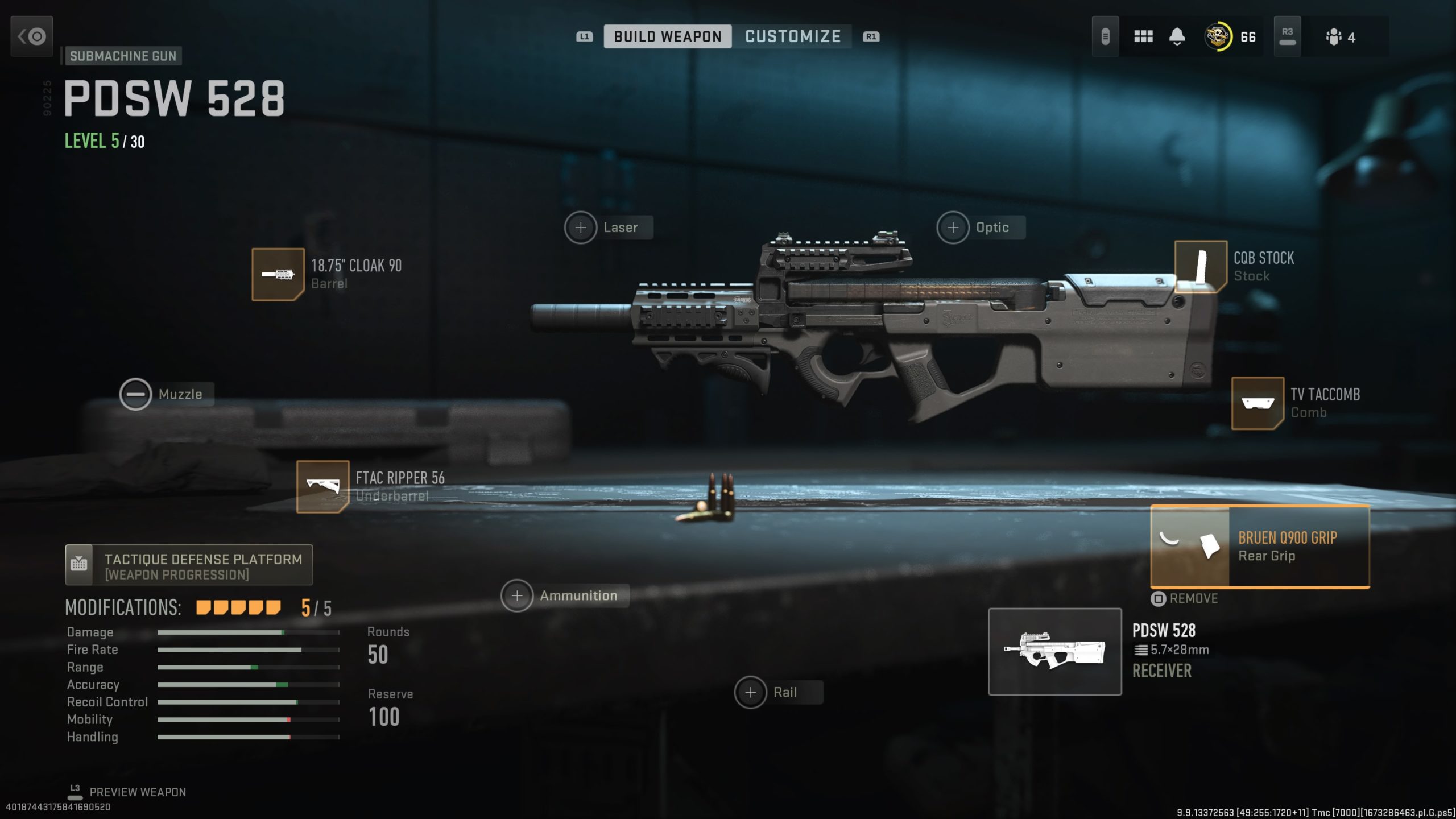Open the blocked Muzzle slot
The width and height of the screenshot is (1456, 819).
coord(135,394)
